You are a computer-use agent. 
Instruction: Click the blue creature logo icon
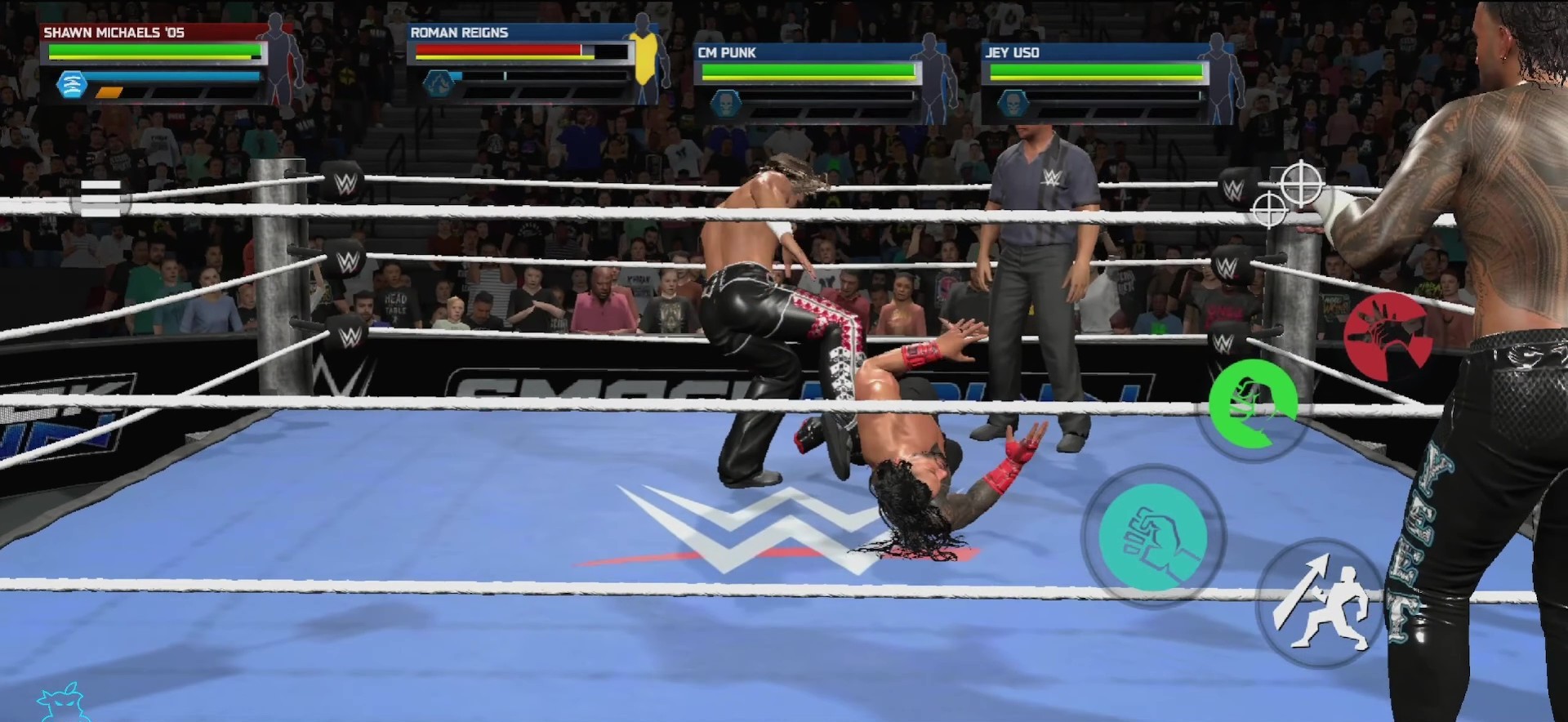click(x=62, y=704)
